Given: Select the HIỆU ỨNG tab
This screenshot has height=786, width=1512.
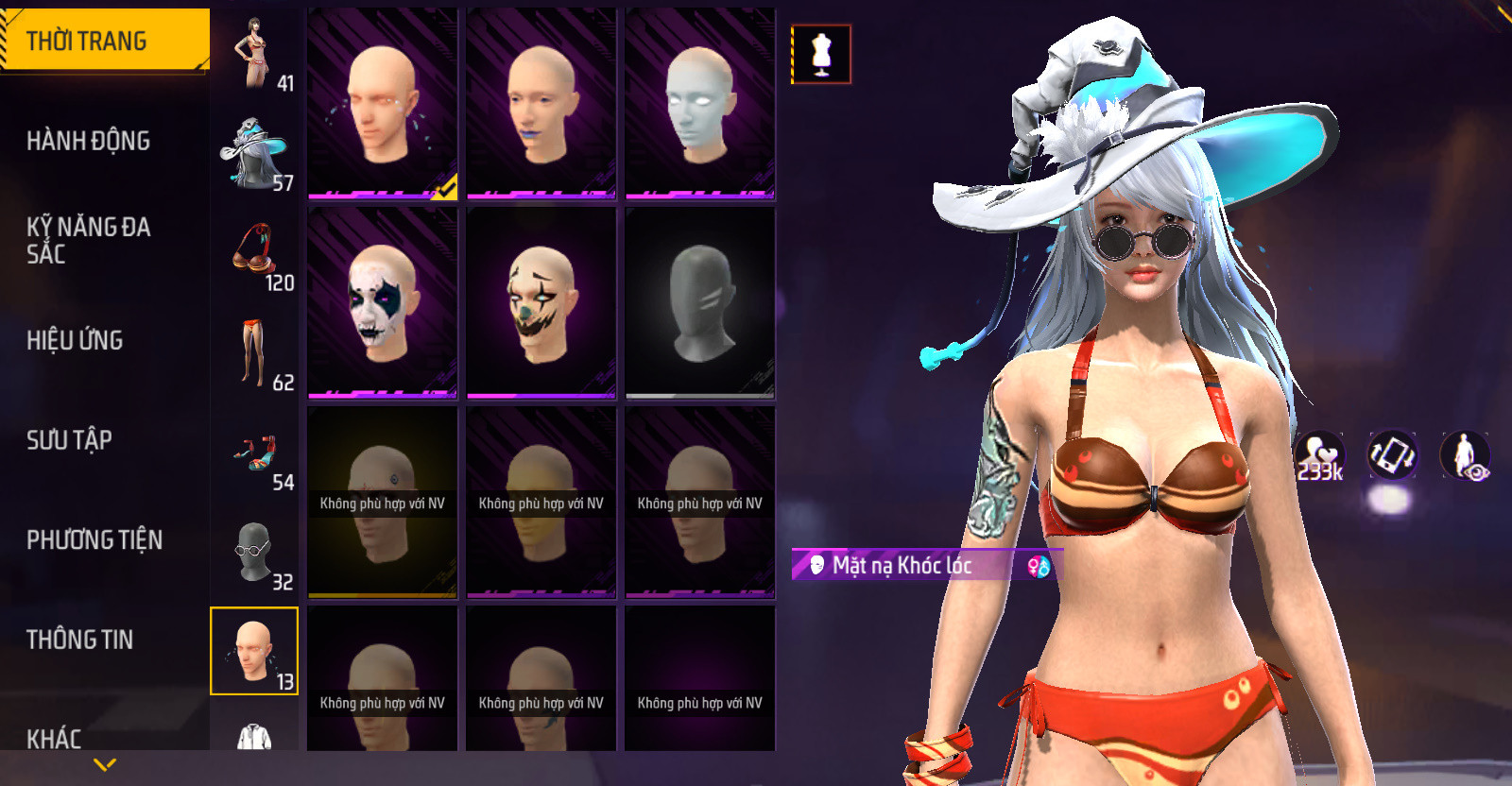Looking at the screenshot, I should pos(75,340).
